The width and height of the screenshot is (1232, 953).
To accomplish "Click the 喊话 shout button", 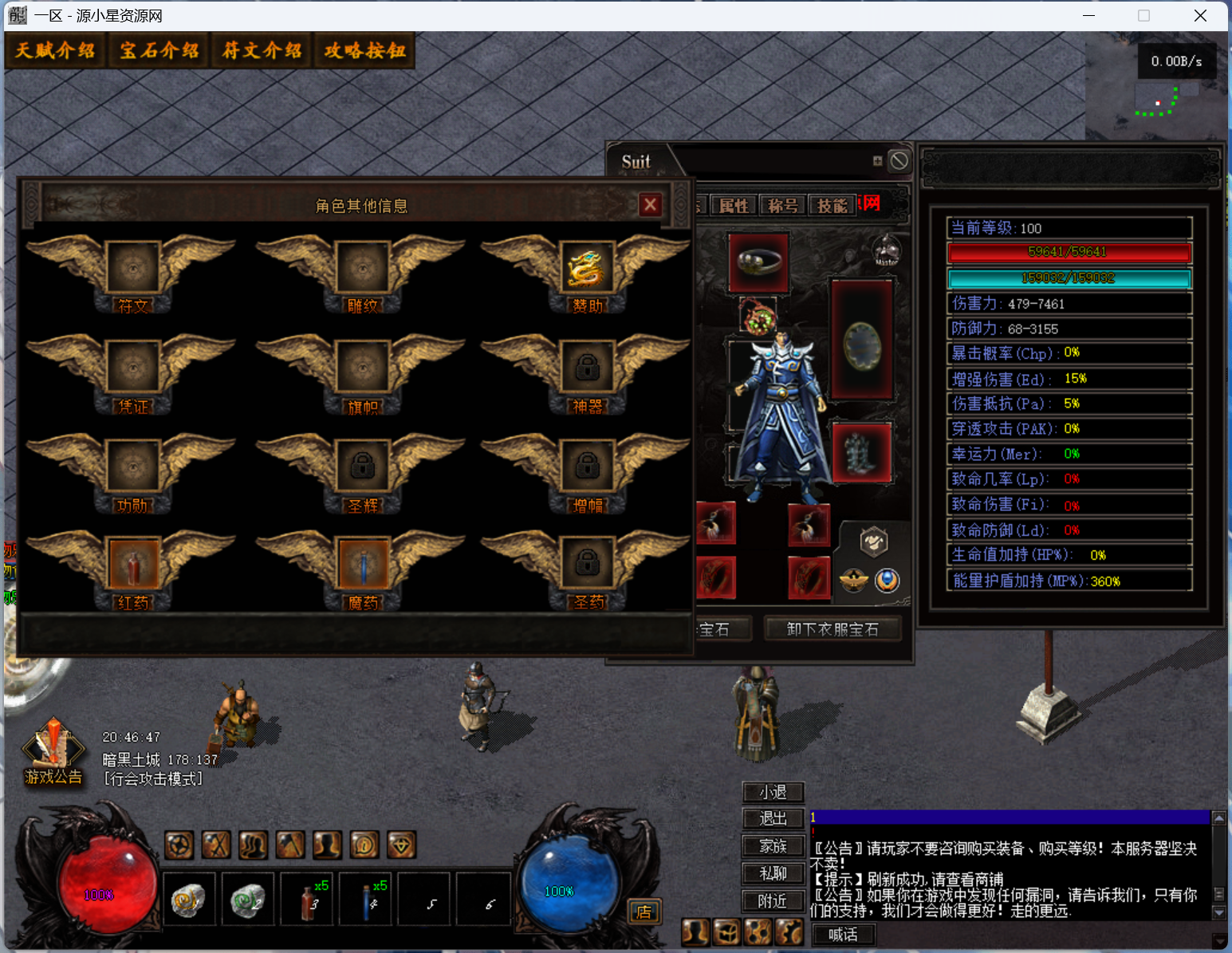I will pos(843,934).
